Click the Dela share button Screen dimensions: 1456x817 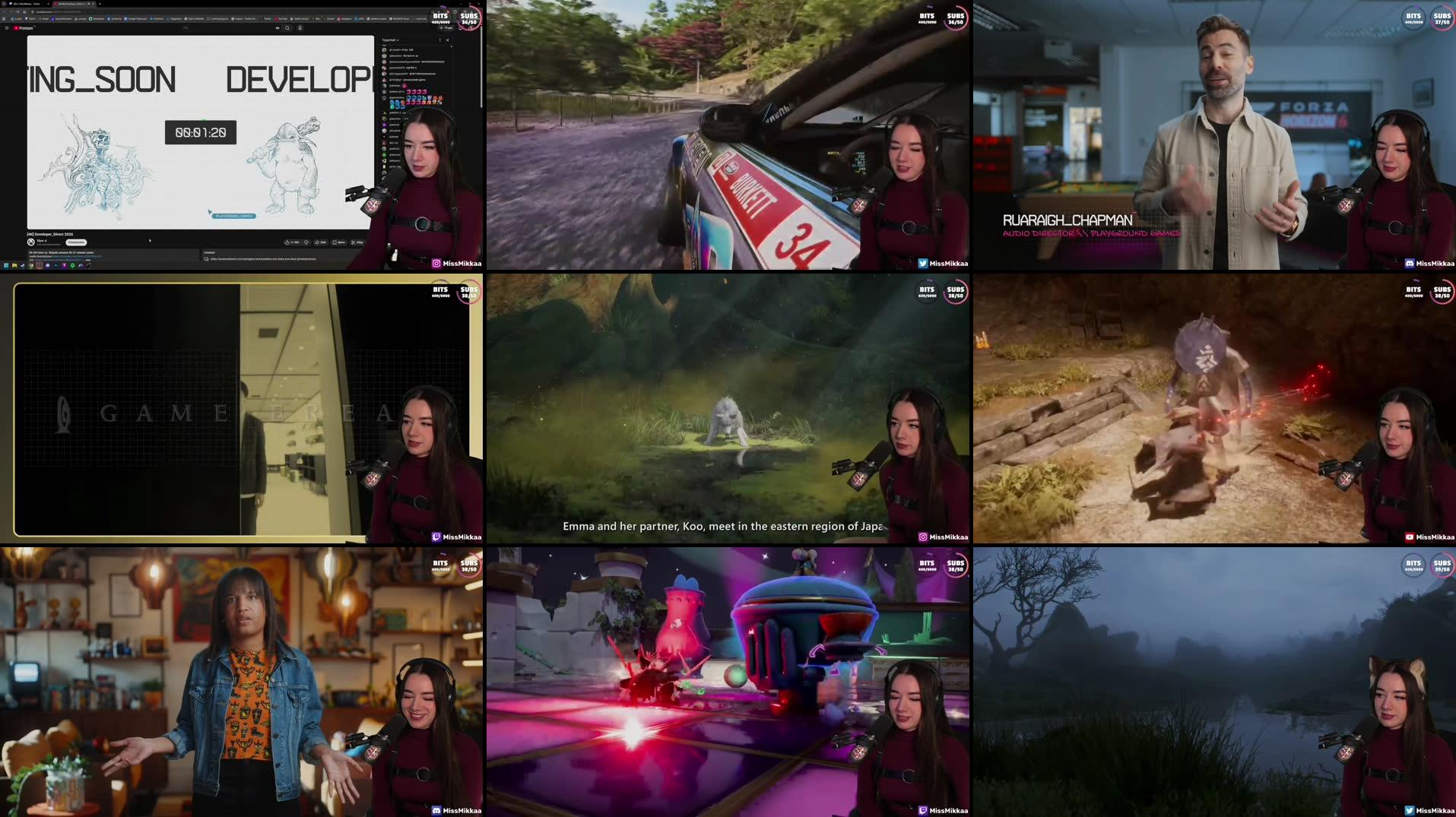click(319, 242)
